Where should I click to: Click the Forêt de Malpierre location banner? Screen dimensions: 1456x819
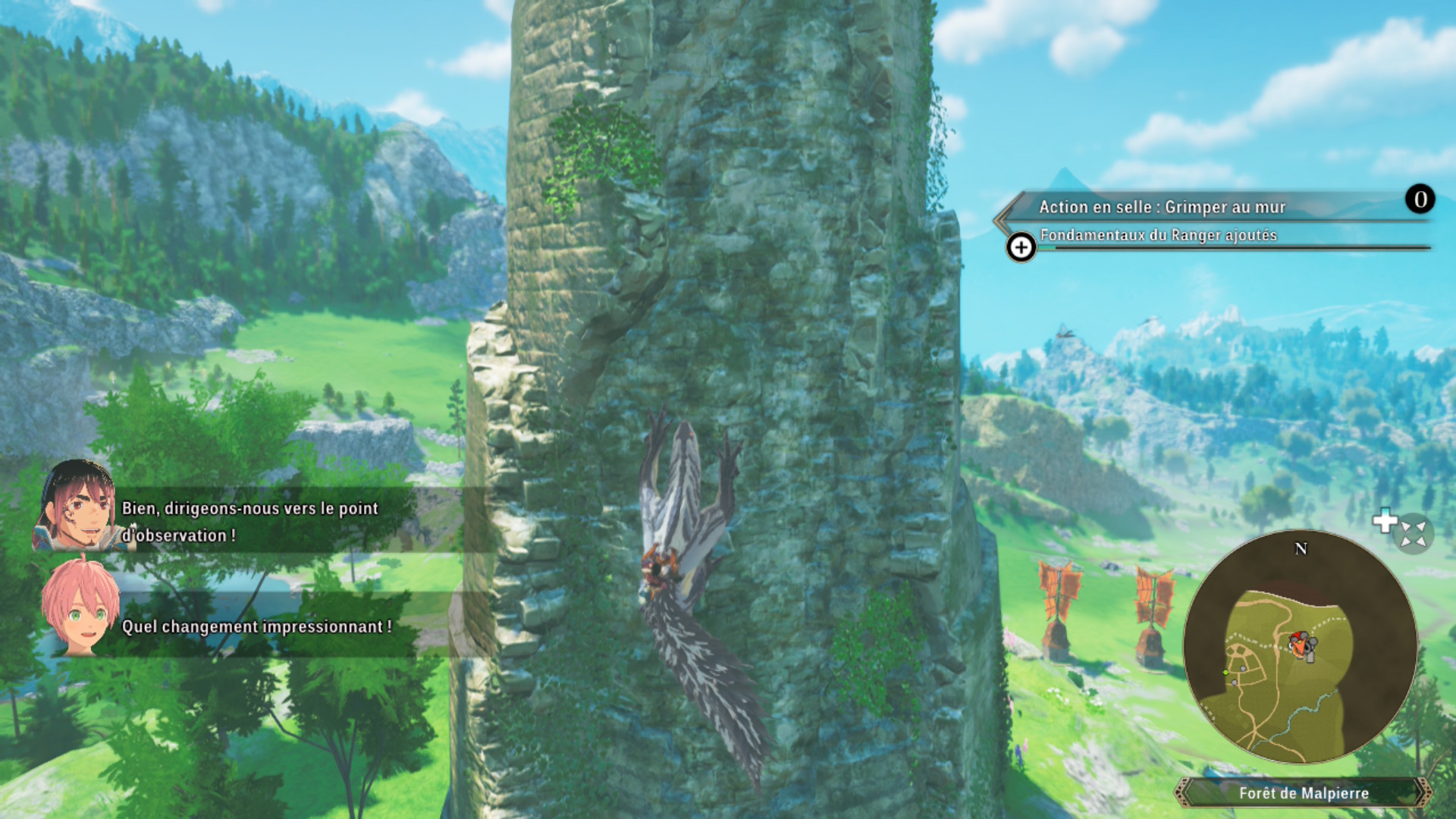click(x=1304, y=793)
